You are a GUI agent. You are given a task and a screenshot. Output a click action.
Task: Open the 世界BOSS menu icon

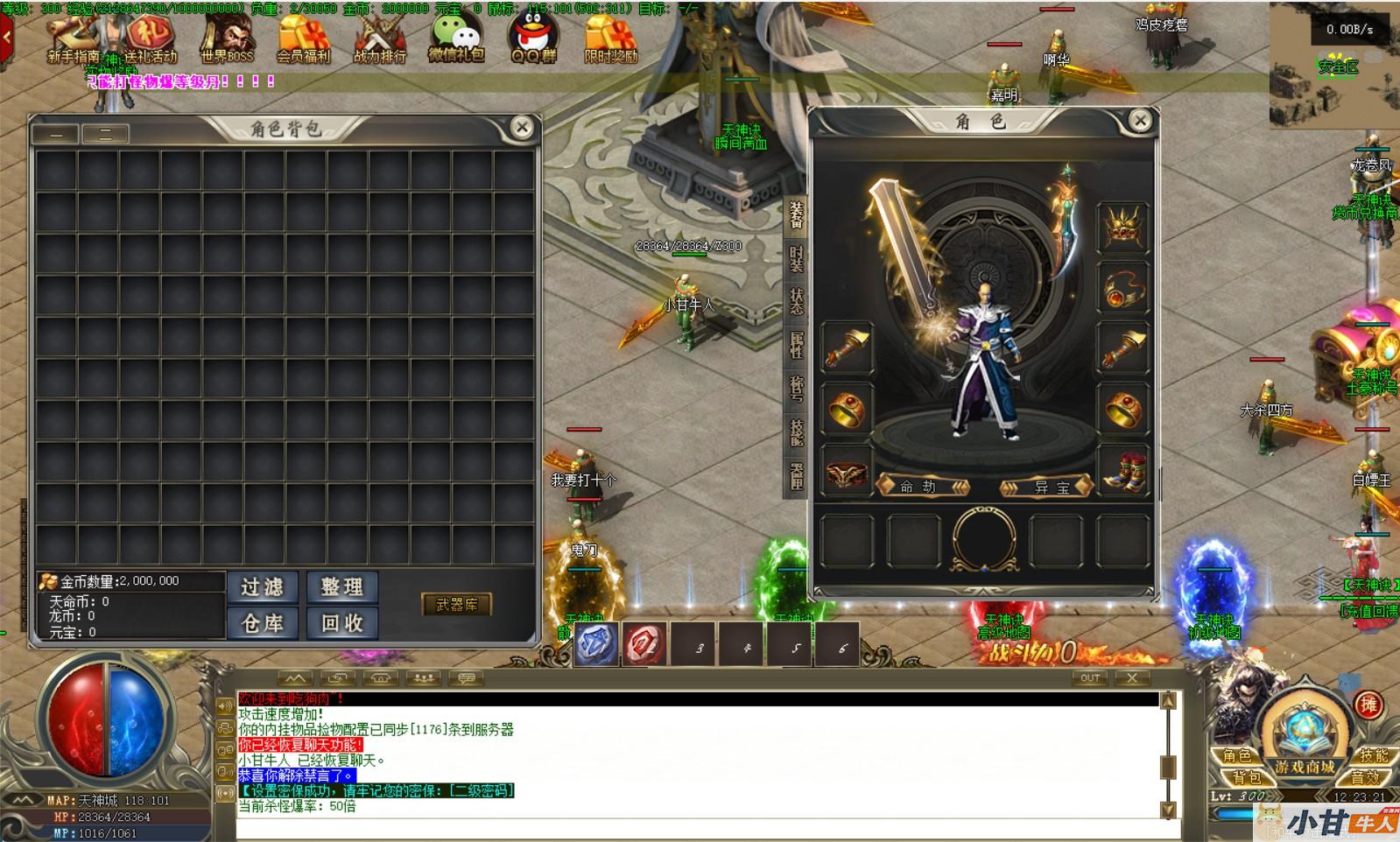click(x=226, y=39)
